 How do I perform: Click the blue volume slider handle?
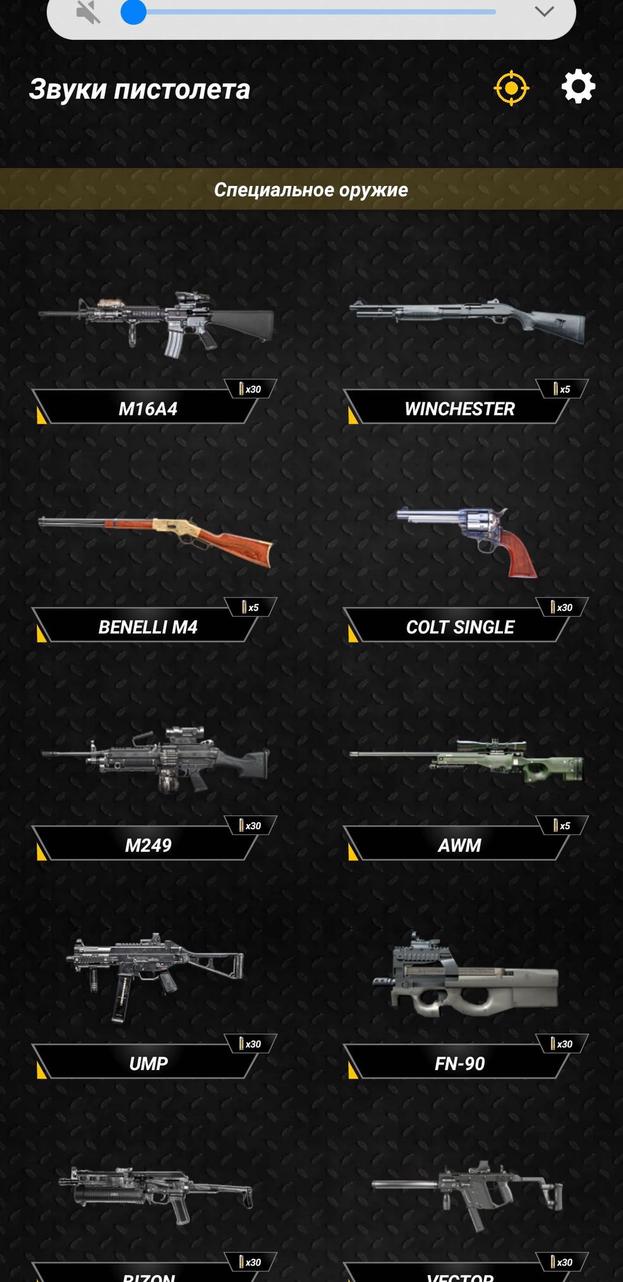coord(133,12)
